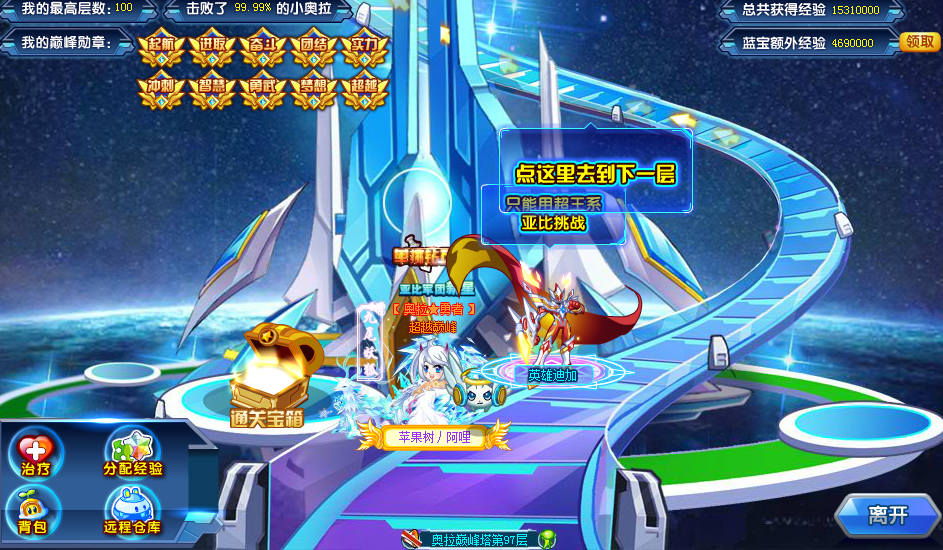Open the 背包 backpack

pyautogui.click(x=34, y=512)
